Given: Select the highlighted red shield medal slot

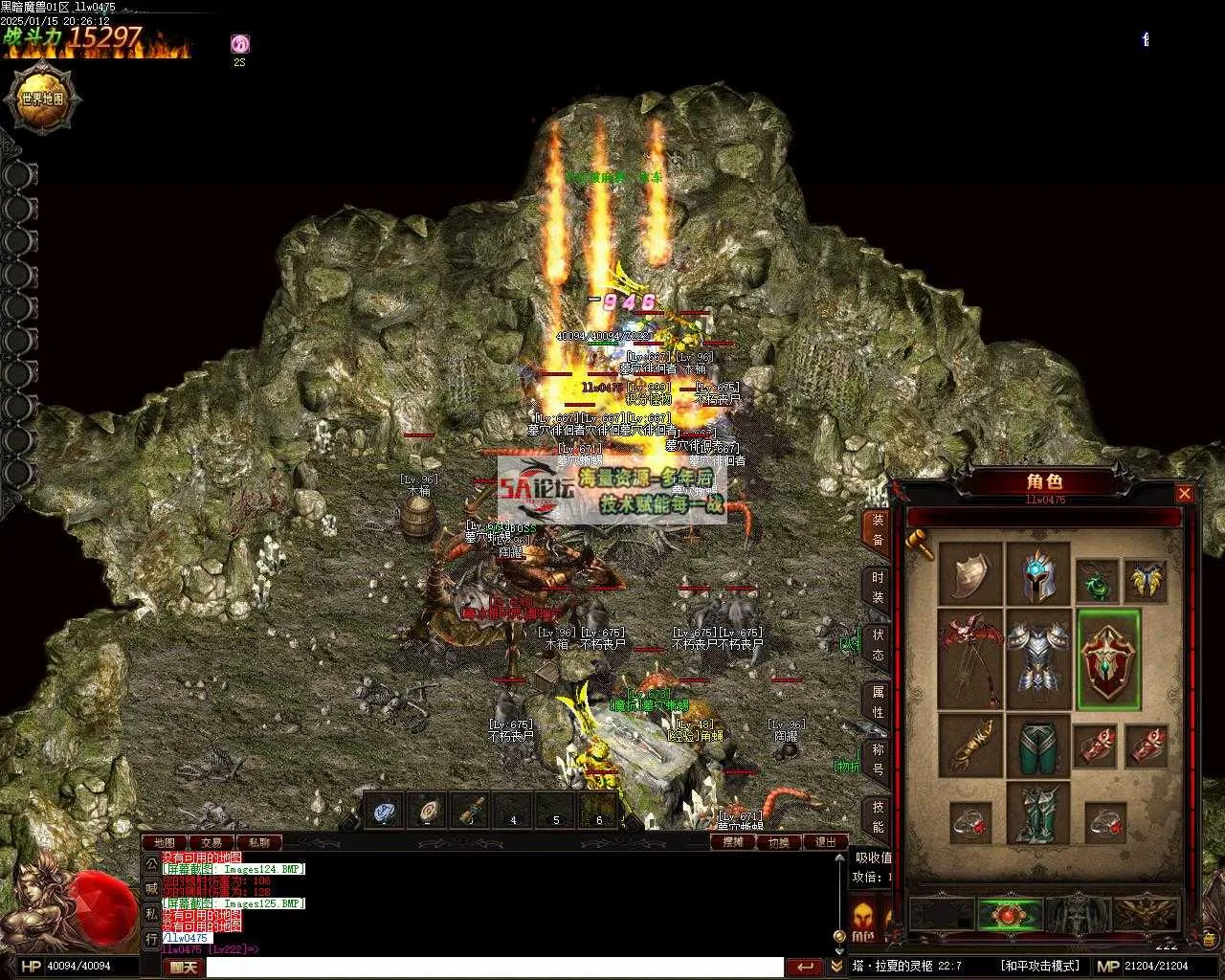Looking at the screenshot, I should 1108,659.
